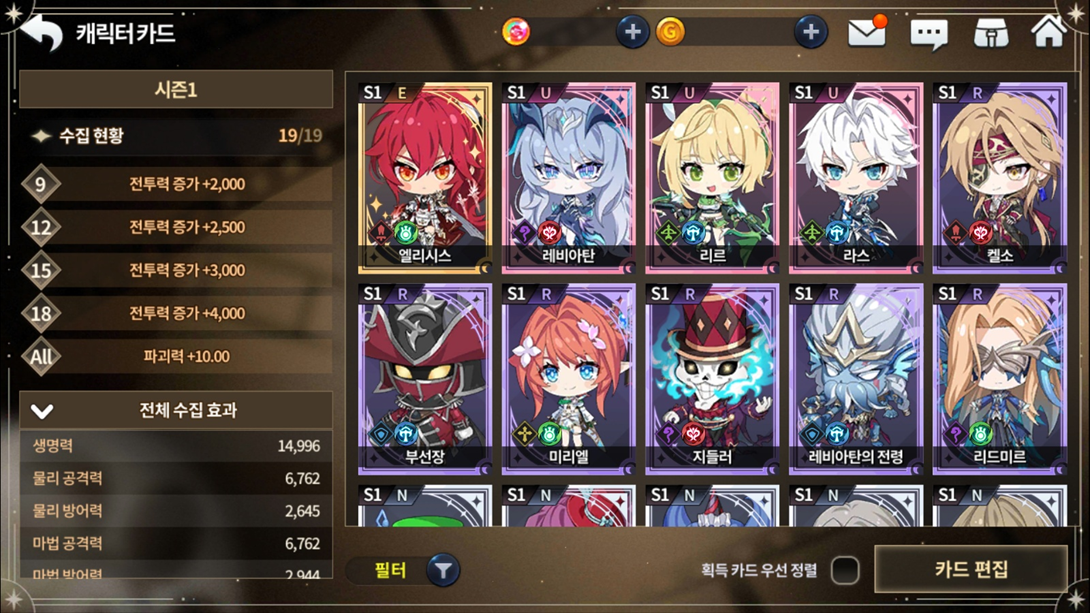View the 리드미르 character card
Viewport: 1090px width, 613px height.
(x=998, y=378)
